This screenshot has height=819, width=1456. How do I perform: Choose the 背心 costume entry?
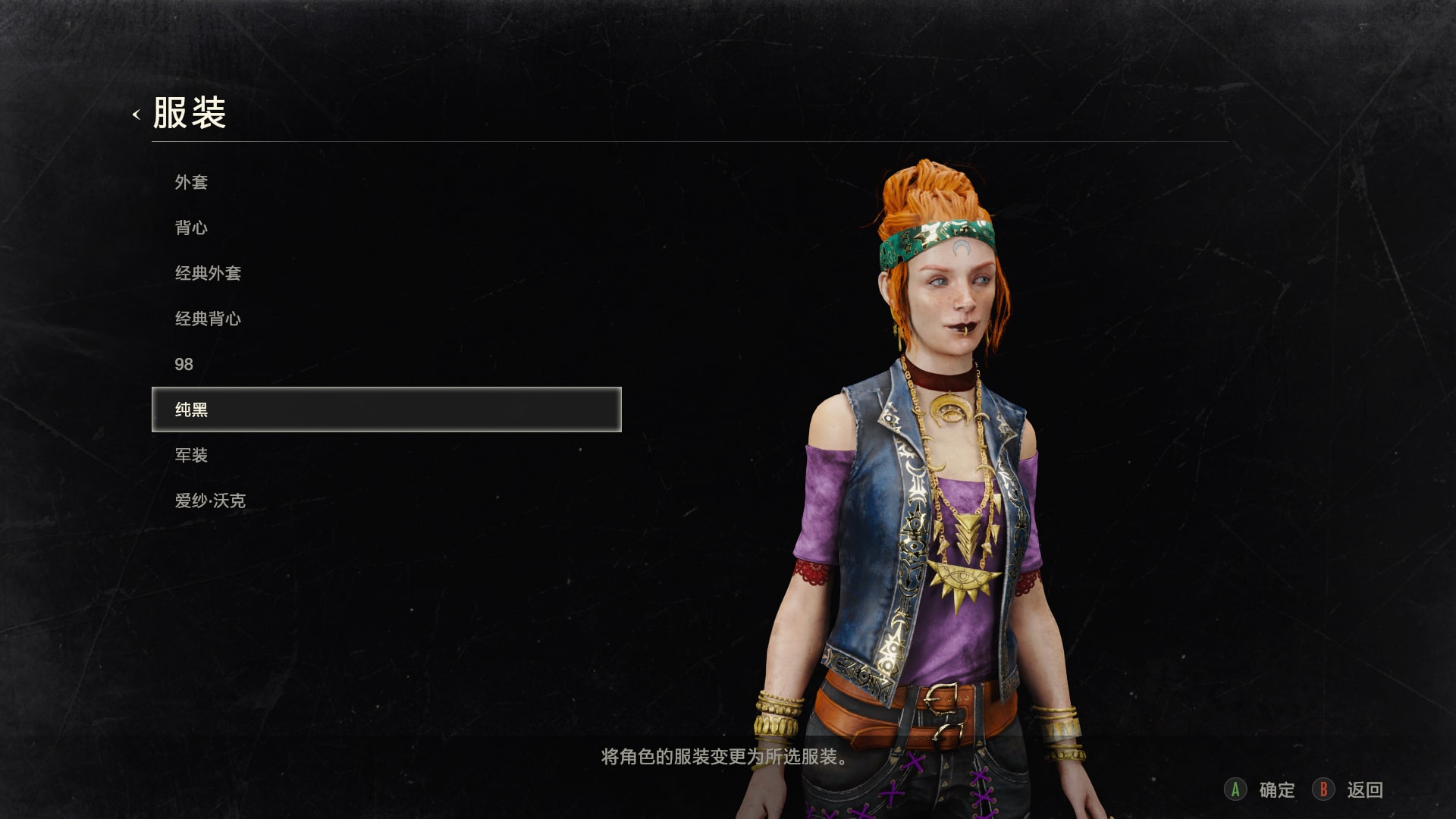point(191,227)
